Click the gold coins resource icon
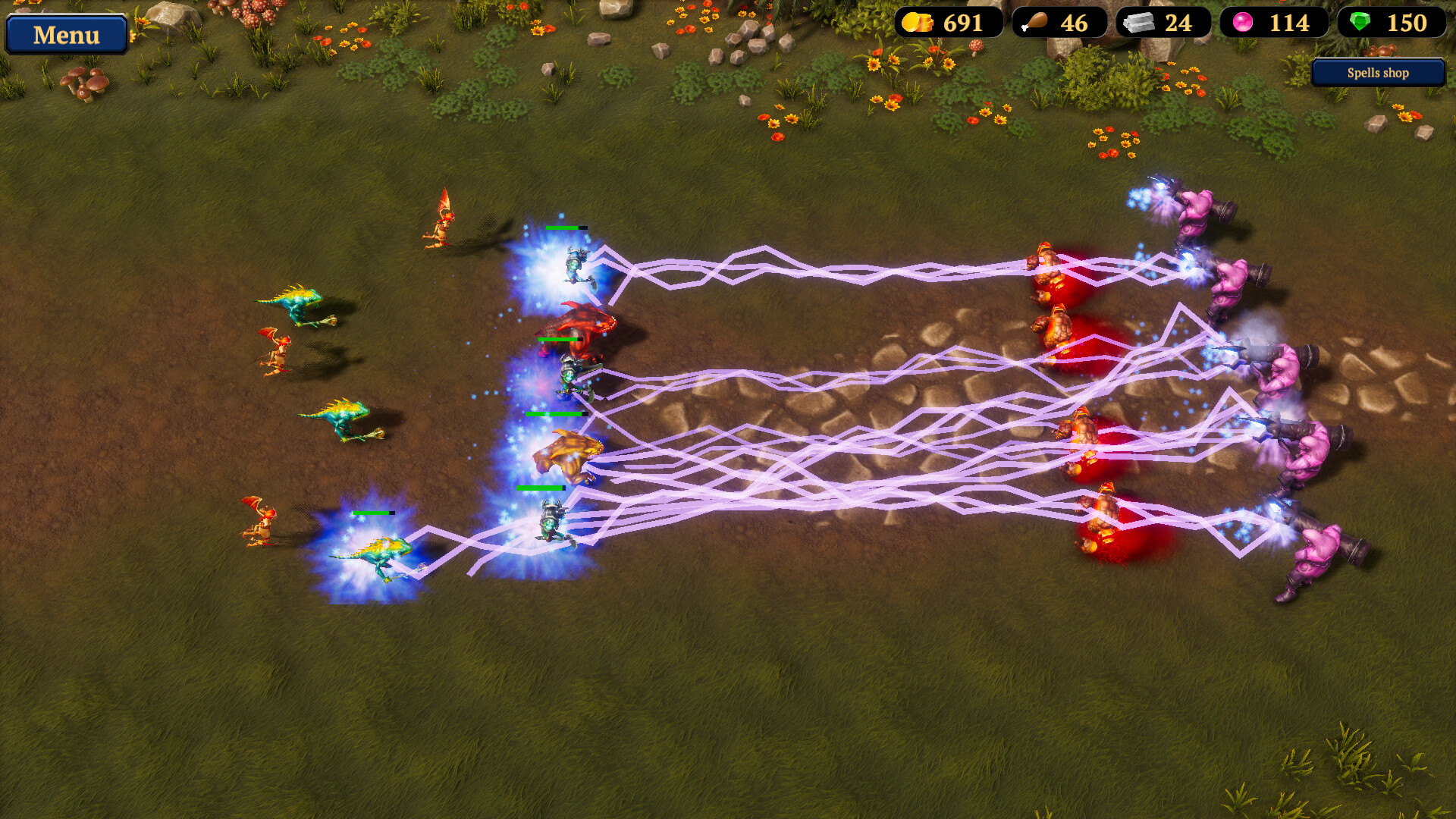 pos(918,22)
